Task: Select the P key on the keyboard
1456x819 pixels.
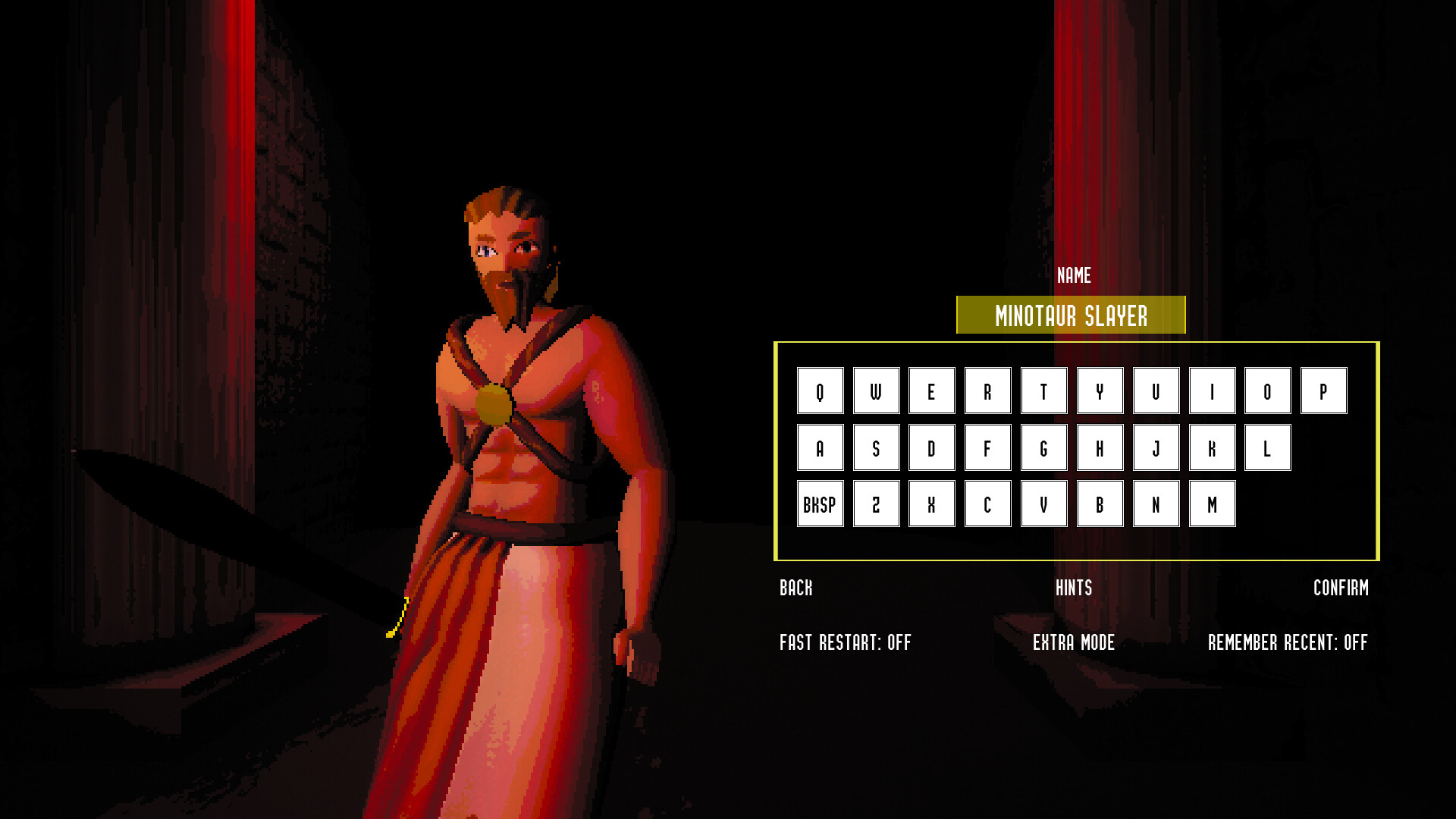Action: [1324, 391]
